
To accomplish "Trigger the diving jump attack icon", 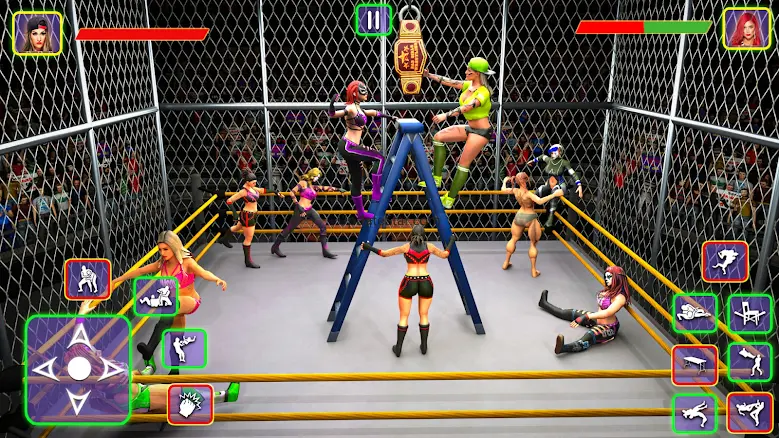I will click(x=724, y=261).
